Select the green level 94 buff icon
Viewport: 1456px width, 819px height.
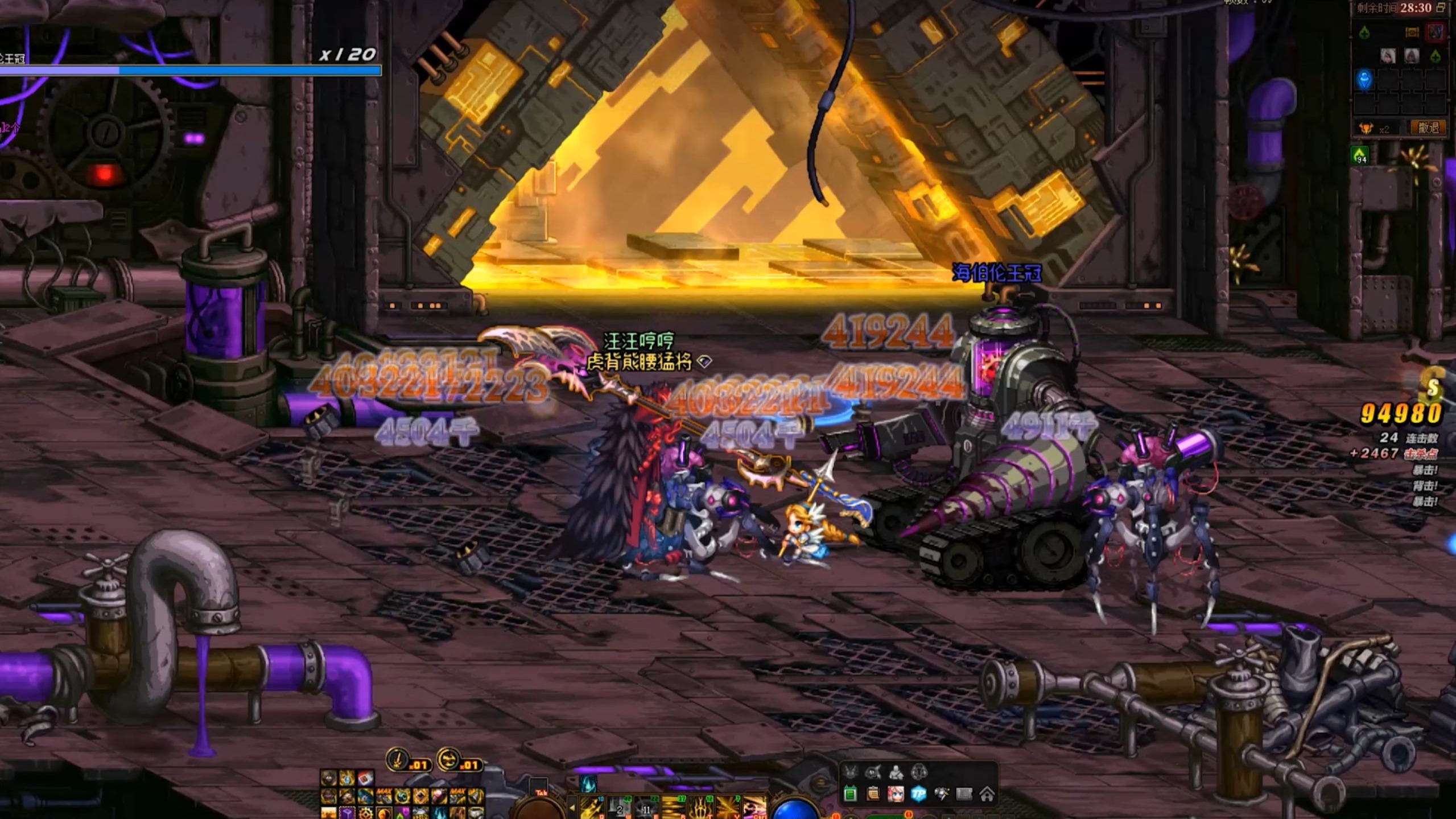pos(1360,155)
